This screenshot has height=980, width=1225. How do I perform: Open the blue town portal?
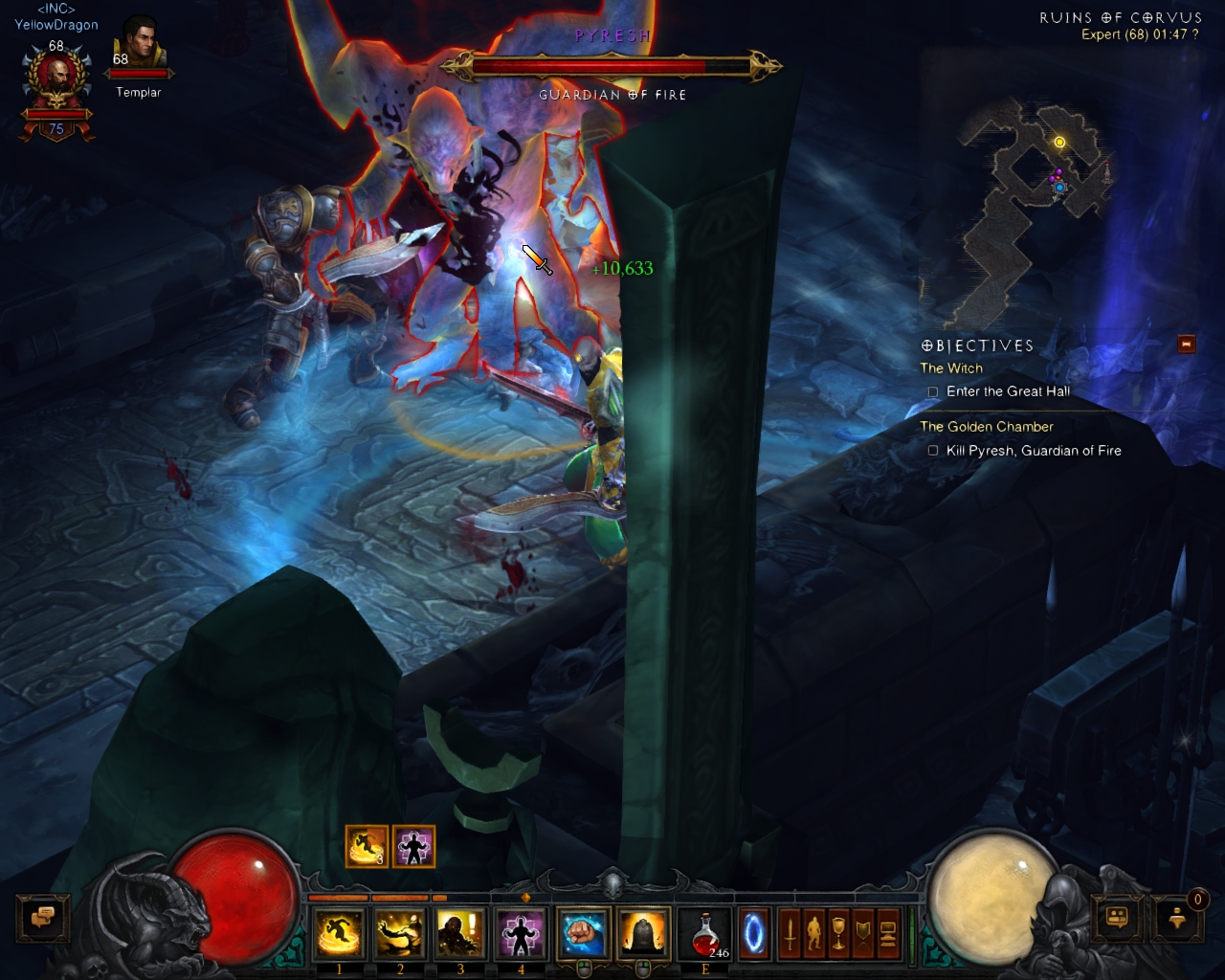(754, 933)
